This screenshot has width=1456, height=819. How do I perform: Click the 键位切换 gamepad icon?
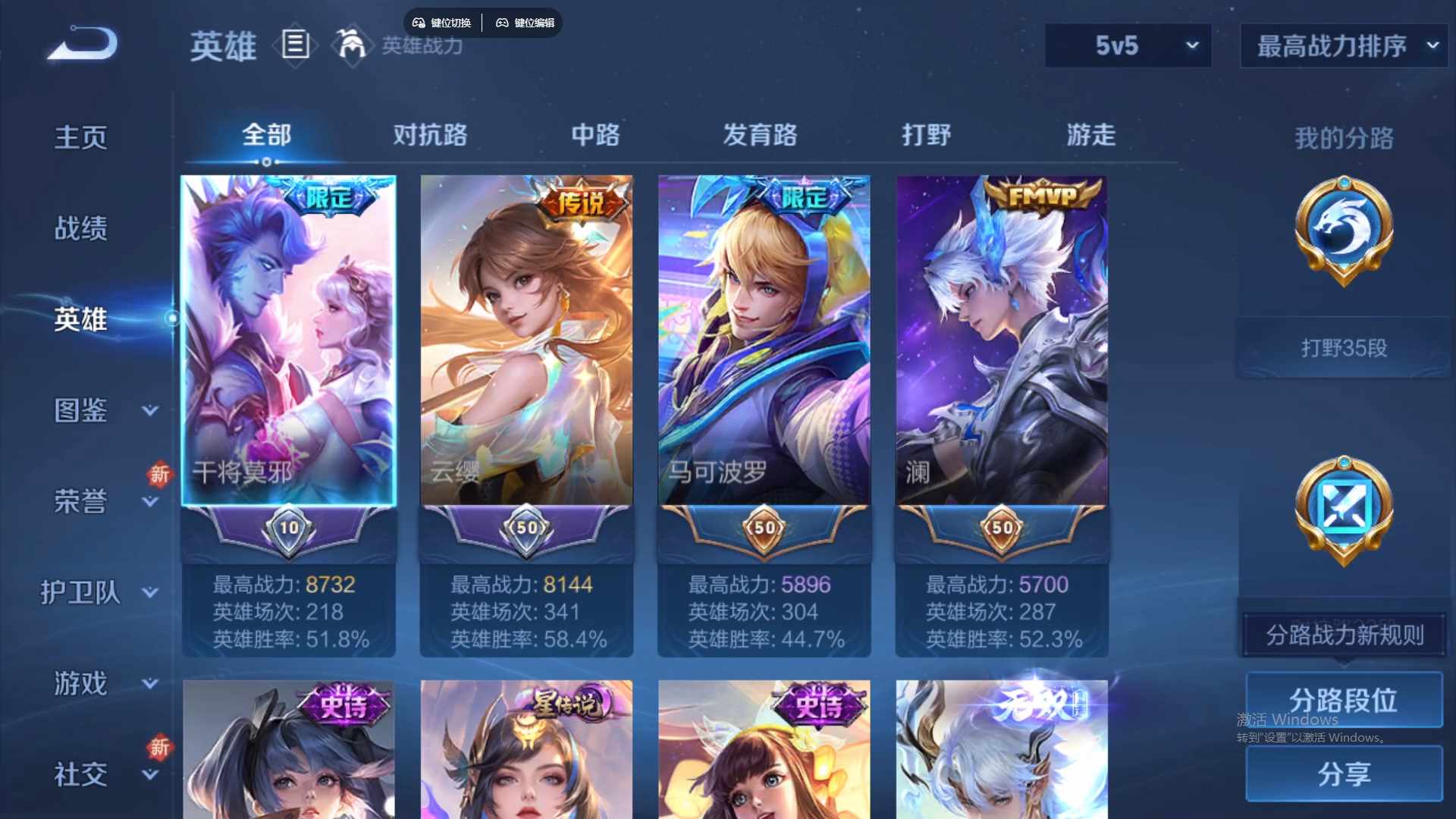pos(418,23)
